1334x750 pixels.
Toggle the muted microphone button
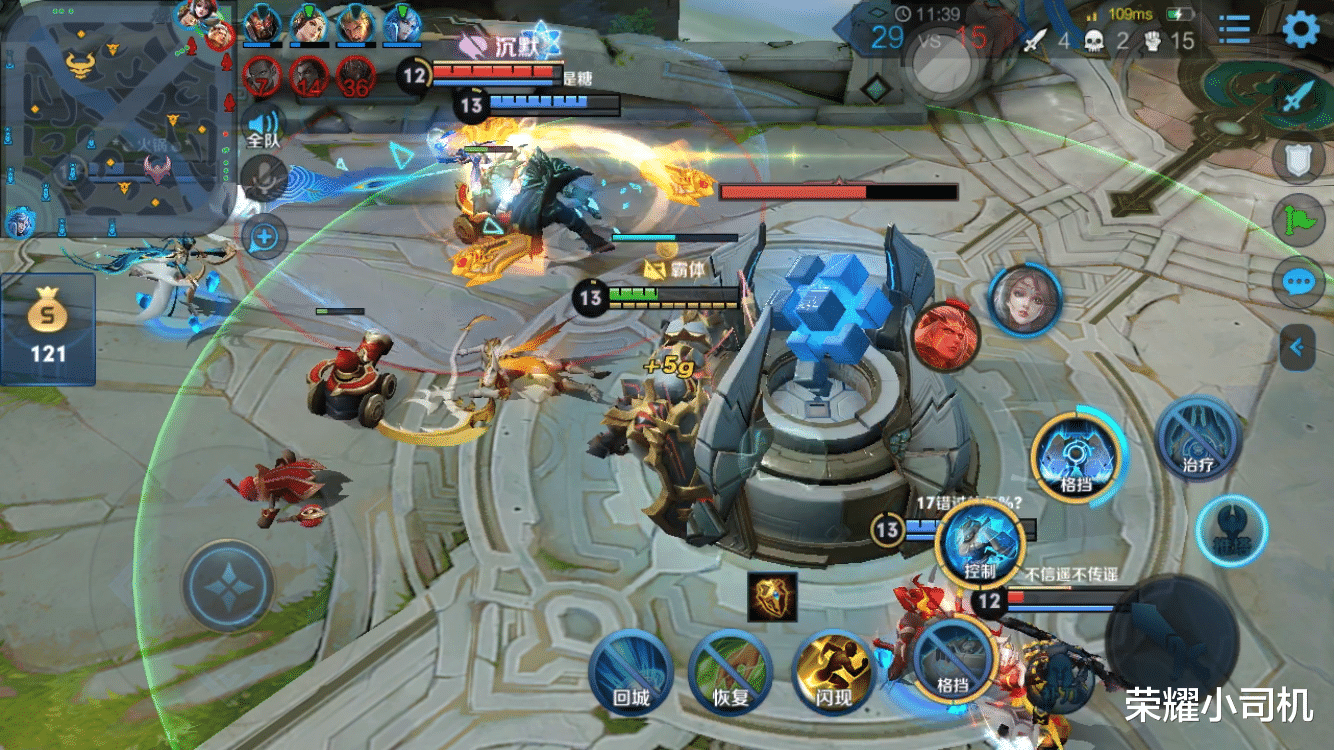(x=264, y=180)
